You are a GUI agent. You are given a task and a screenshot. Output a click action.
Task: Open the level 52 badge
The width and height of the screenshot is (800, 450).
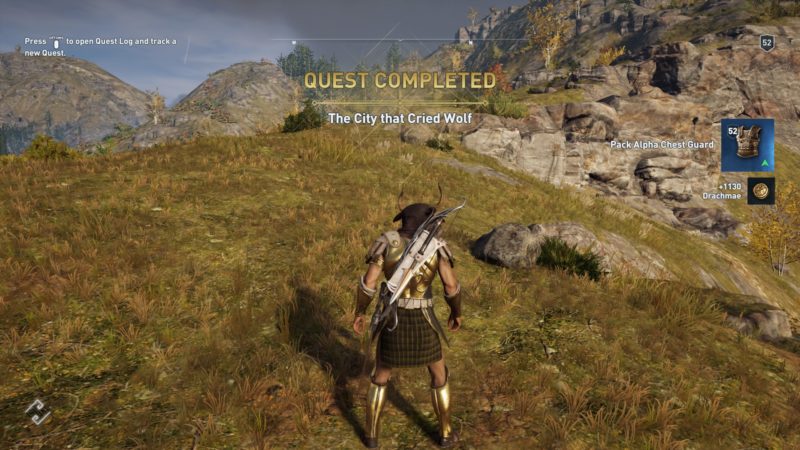[767, 42]
